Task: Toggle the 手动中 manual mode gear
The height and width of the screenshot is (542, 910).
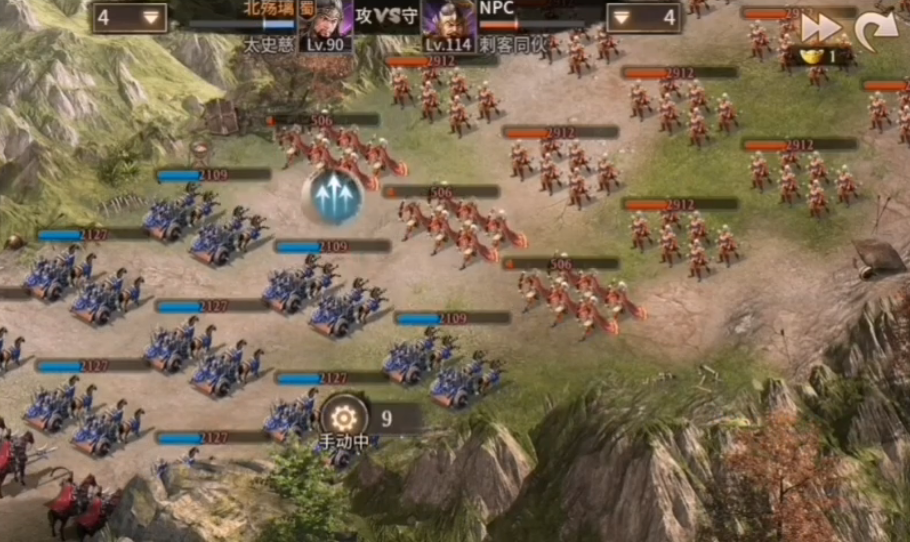Action: pyautogui.click(x=345, y=418)
